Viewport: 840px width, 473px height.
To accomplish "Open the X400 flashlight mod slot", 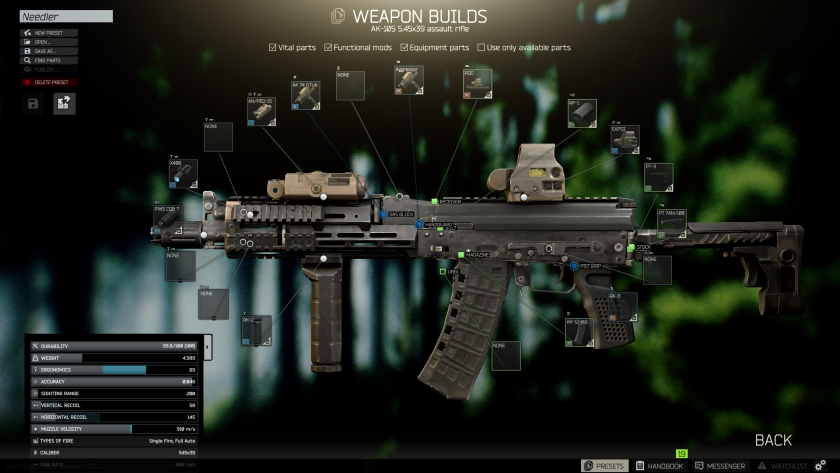I will coord(182,173).
